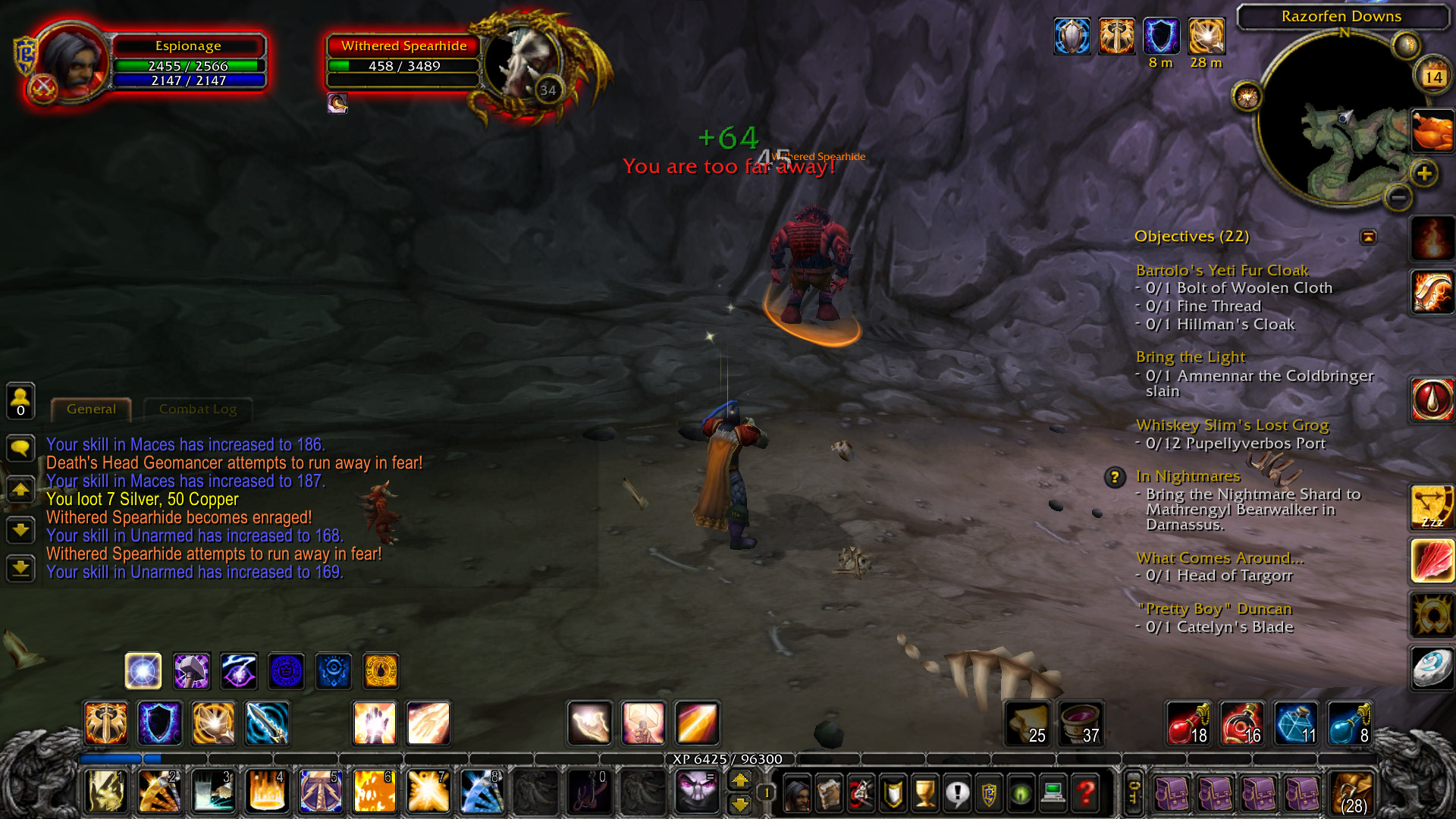Click the Bring the Light quest title
This screenshot has width=1456, height=819.
click(x=1191, y=357)
